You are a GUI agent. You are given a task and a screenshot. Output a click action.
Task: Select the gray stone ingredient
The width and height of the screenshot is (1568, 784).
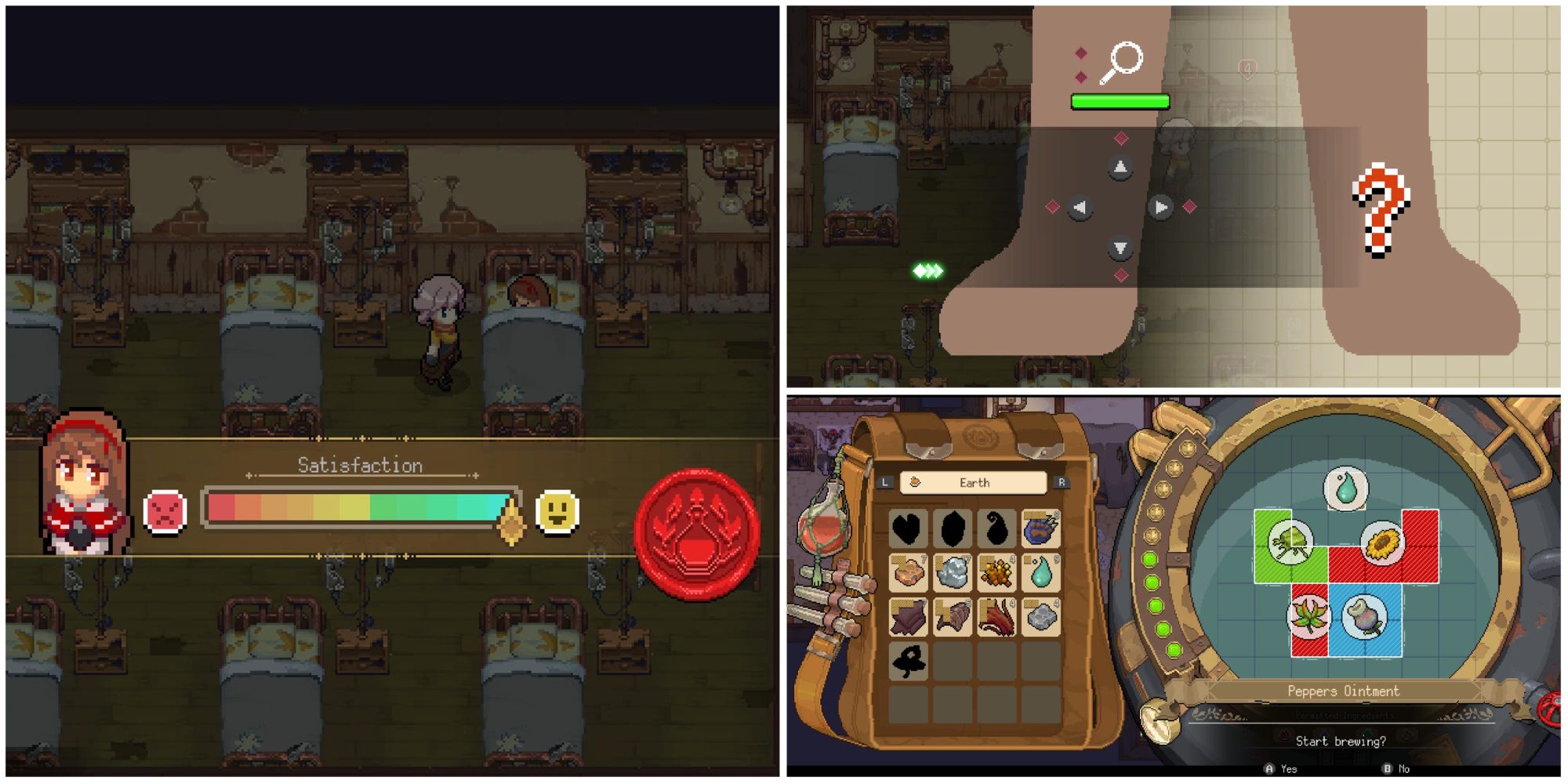(1040, 617)
